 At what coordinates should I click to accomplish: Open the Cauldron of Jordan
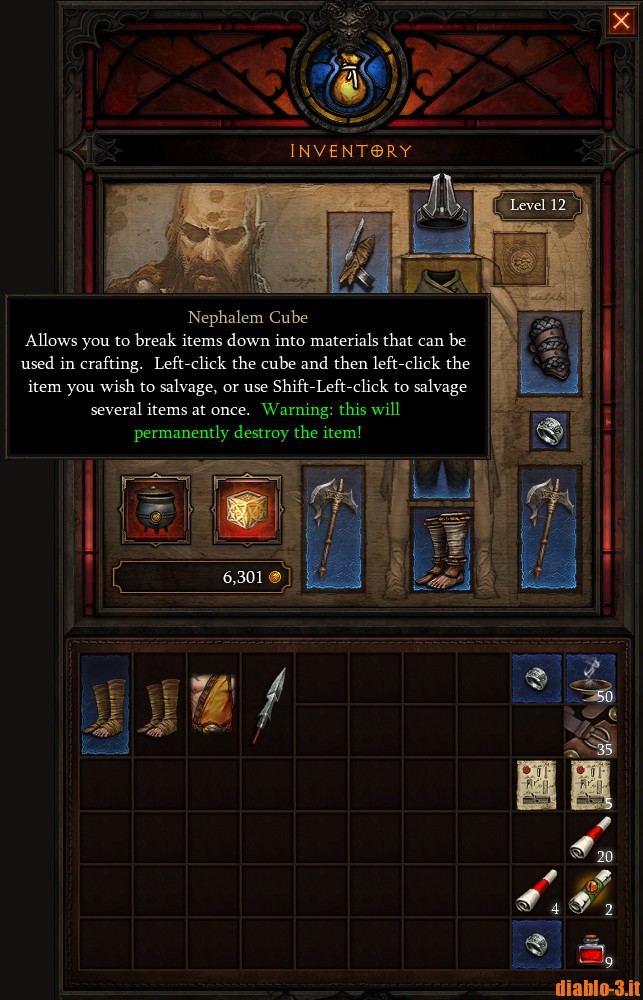pos(155,509)
